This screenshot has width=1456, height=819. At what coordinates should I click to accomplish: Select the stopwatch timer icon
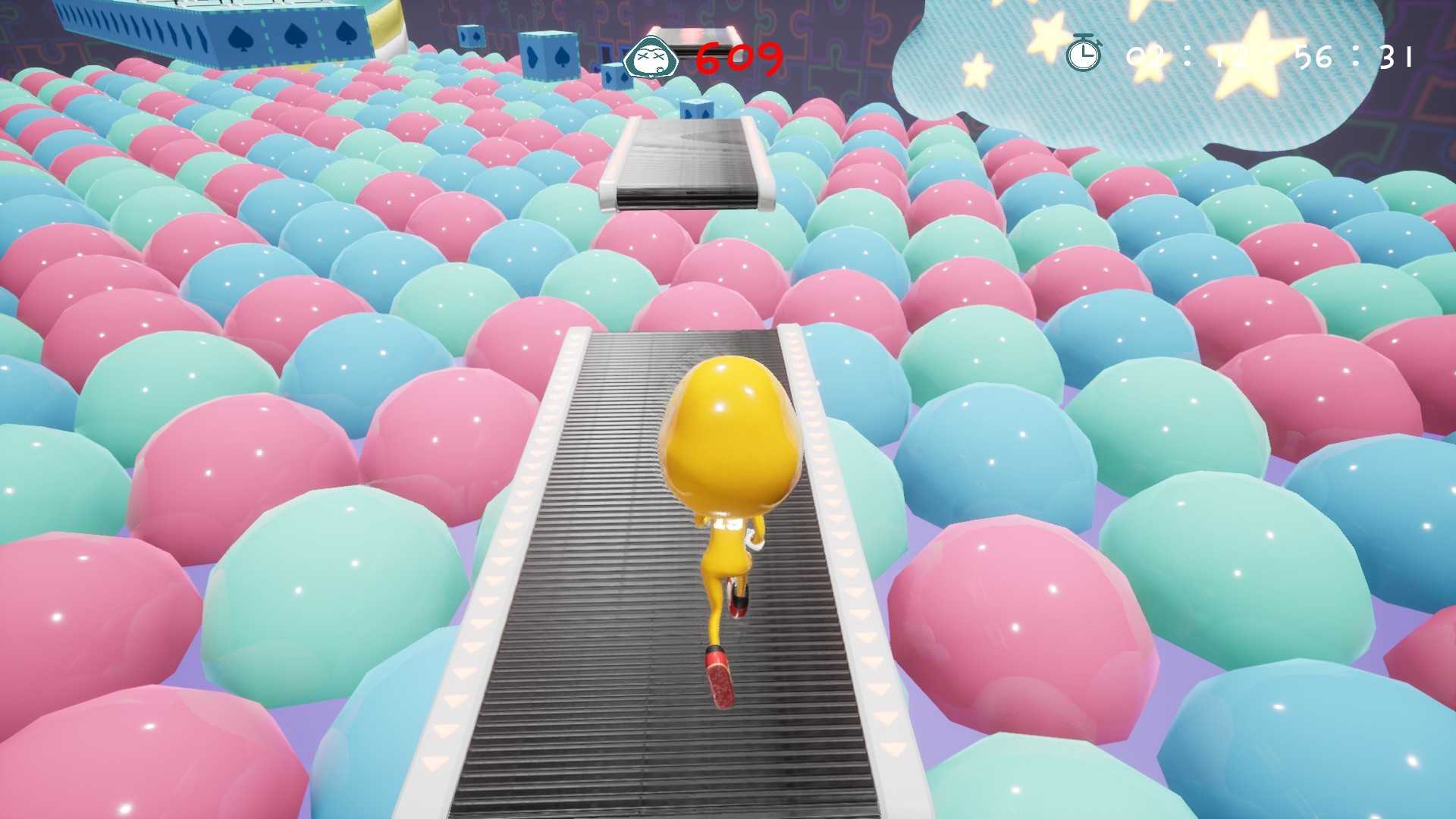point(1084,55)
